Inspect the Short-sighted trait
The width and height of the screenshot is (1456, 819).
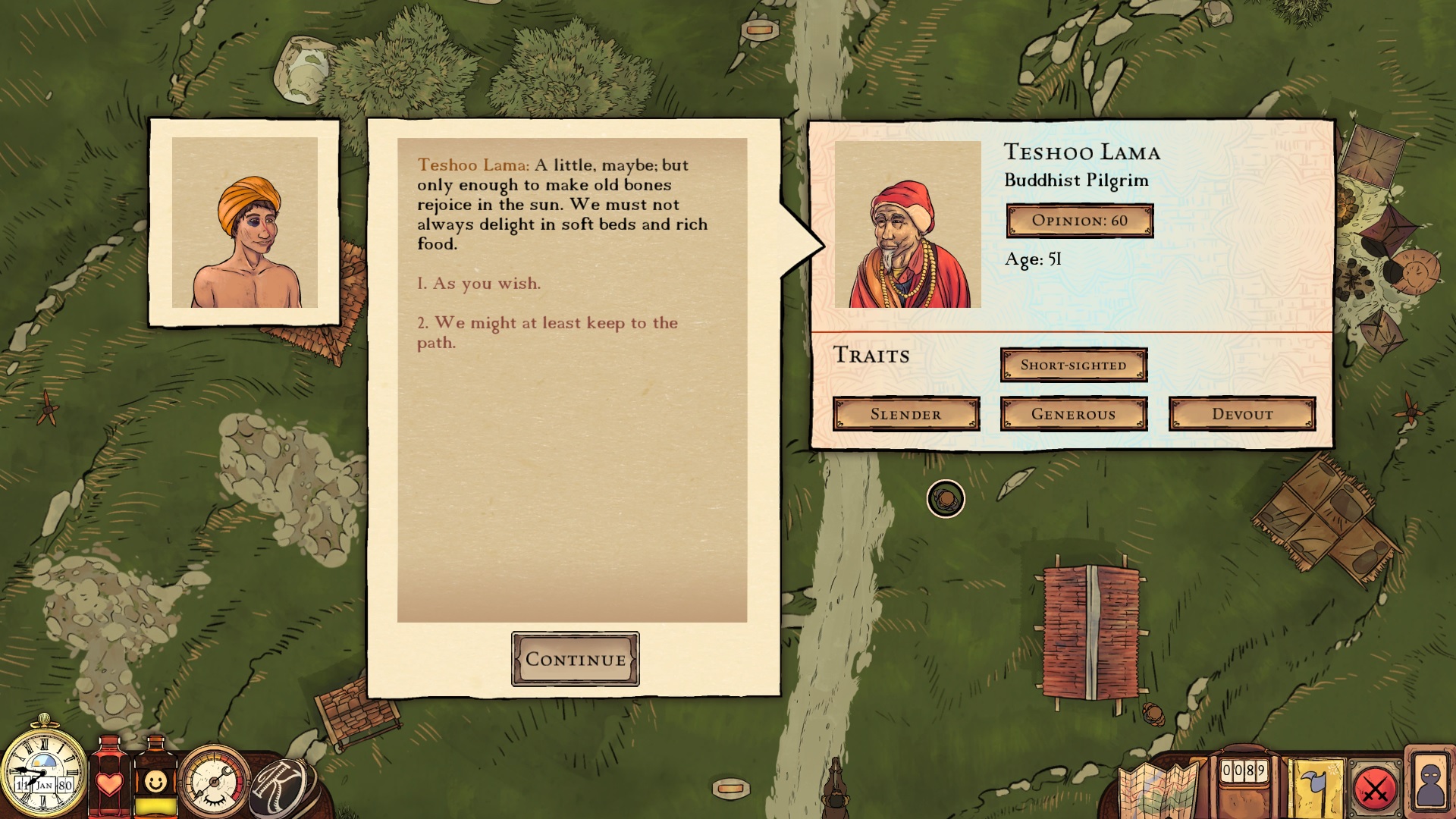tap(1073, 365)
